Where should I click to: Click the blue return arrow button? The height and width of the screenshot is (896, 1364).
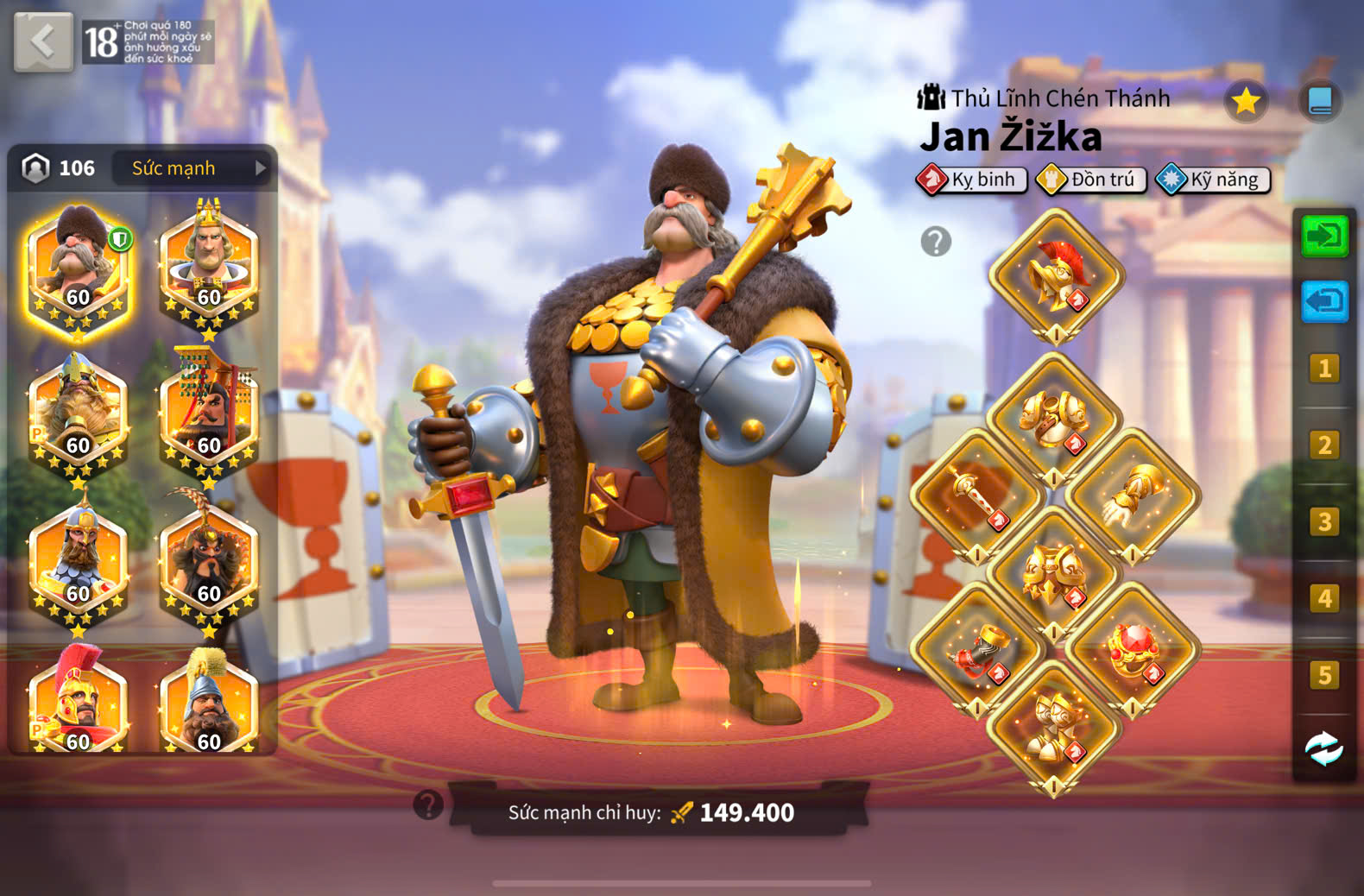click(x=1324, y=301)
